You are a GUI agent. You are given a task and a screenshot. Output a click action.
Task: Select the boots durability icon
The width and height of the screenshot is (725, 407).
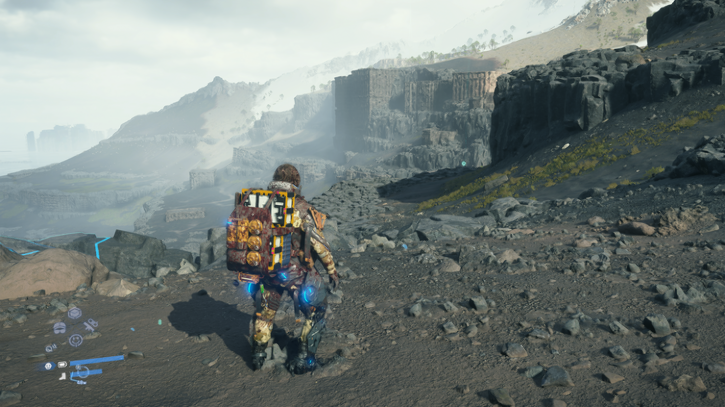click(62, 376)
